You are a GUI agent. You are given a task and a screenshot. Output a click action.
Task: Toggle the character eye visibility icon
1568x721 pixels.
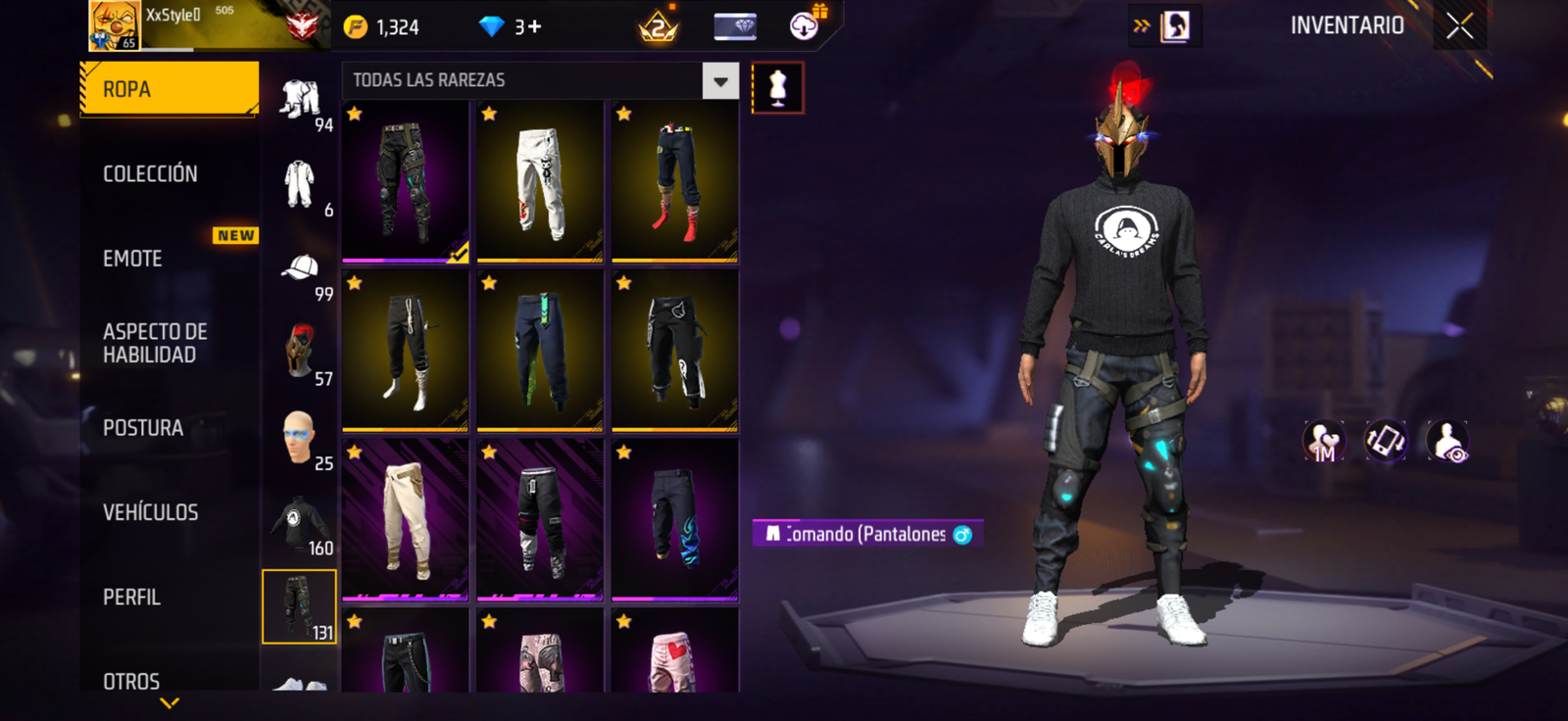tap(1447, 442)
